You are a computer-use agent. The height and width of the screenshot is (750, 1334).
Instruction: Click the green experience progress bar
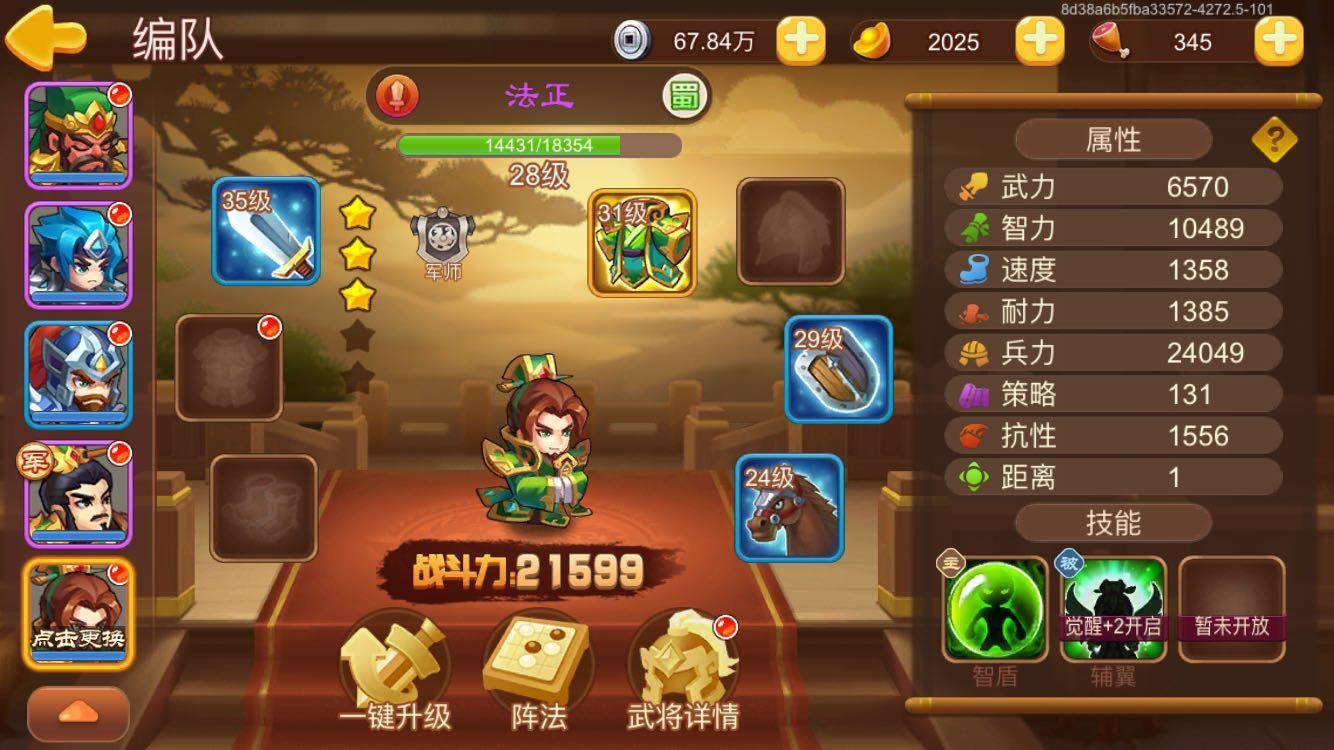tap(530, 143)
